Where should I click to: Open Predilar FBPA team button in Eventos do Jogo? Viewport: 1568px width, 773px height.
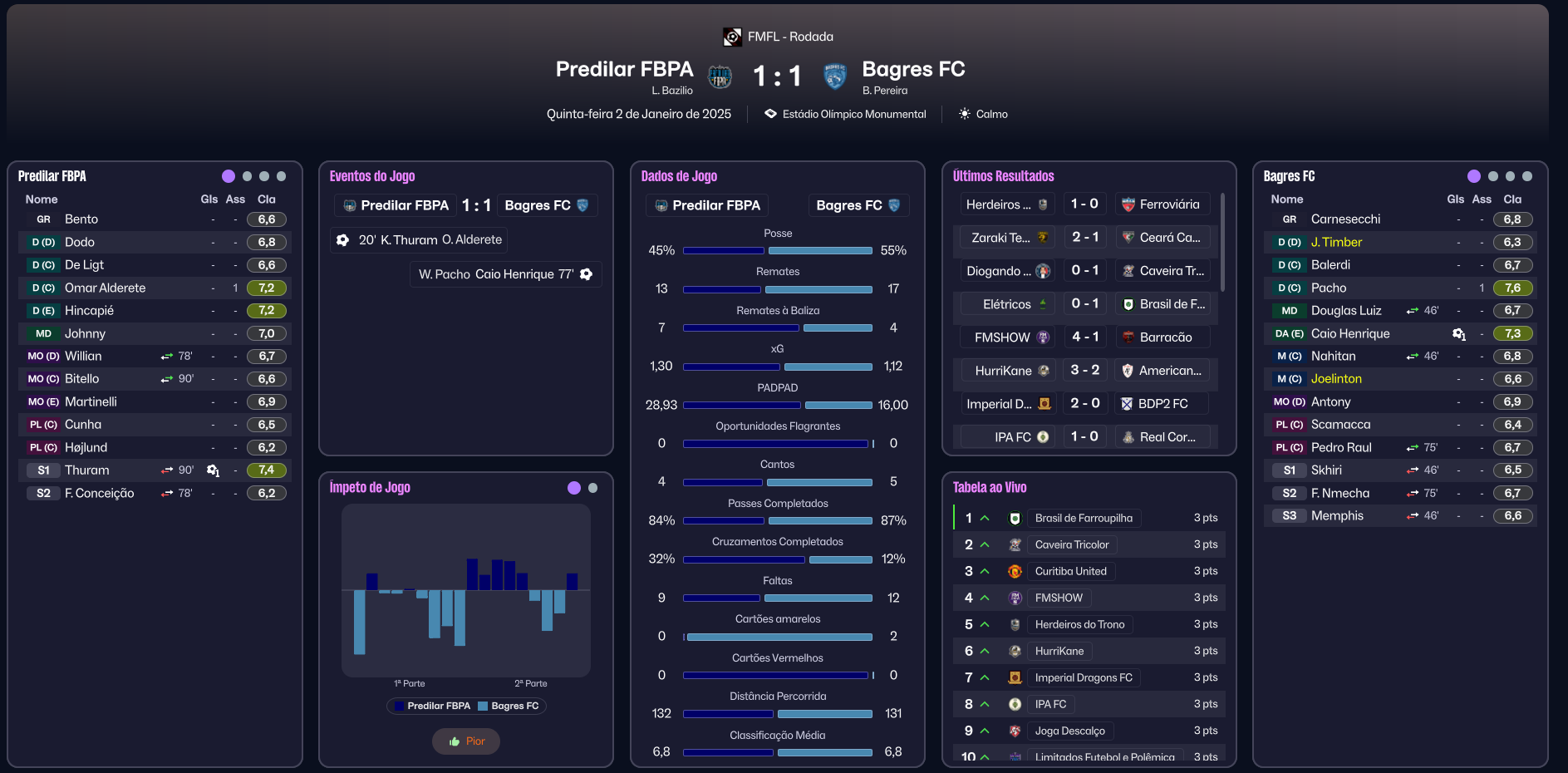click(396, 205)
